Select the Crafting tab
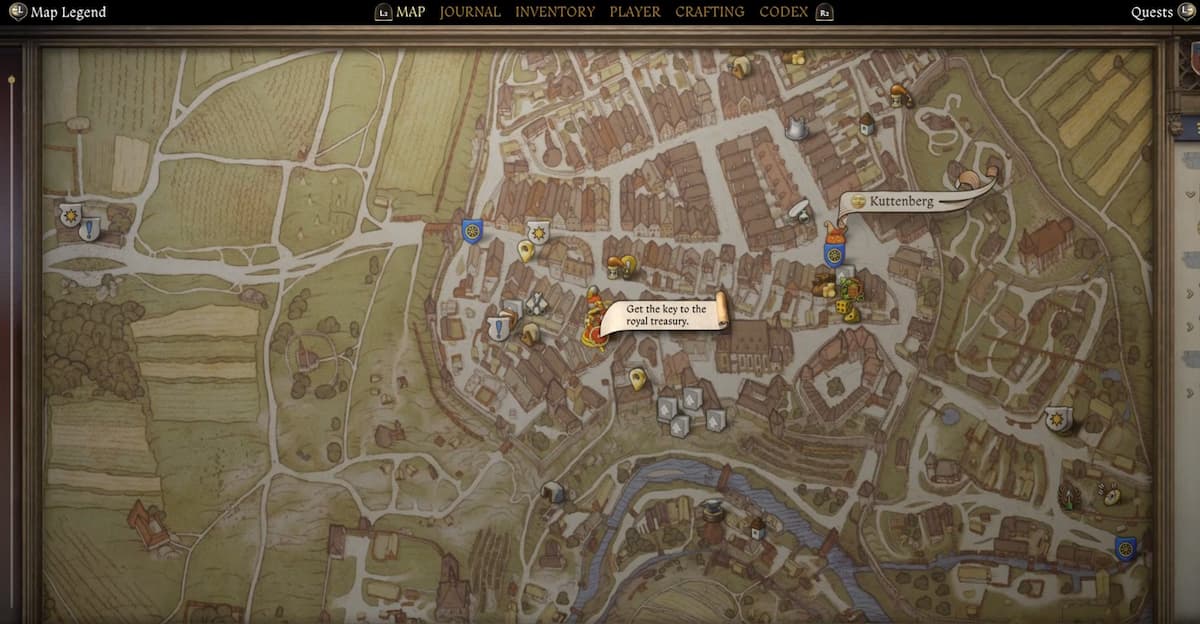 [710, 12]
